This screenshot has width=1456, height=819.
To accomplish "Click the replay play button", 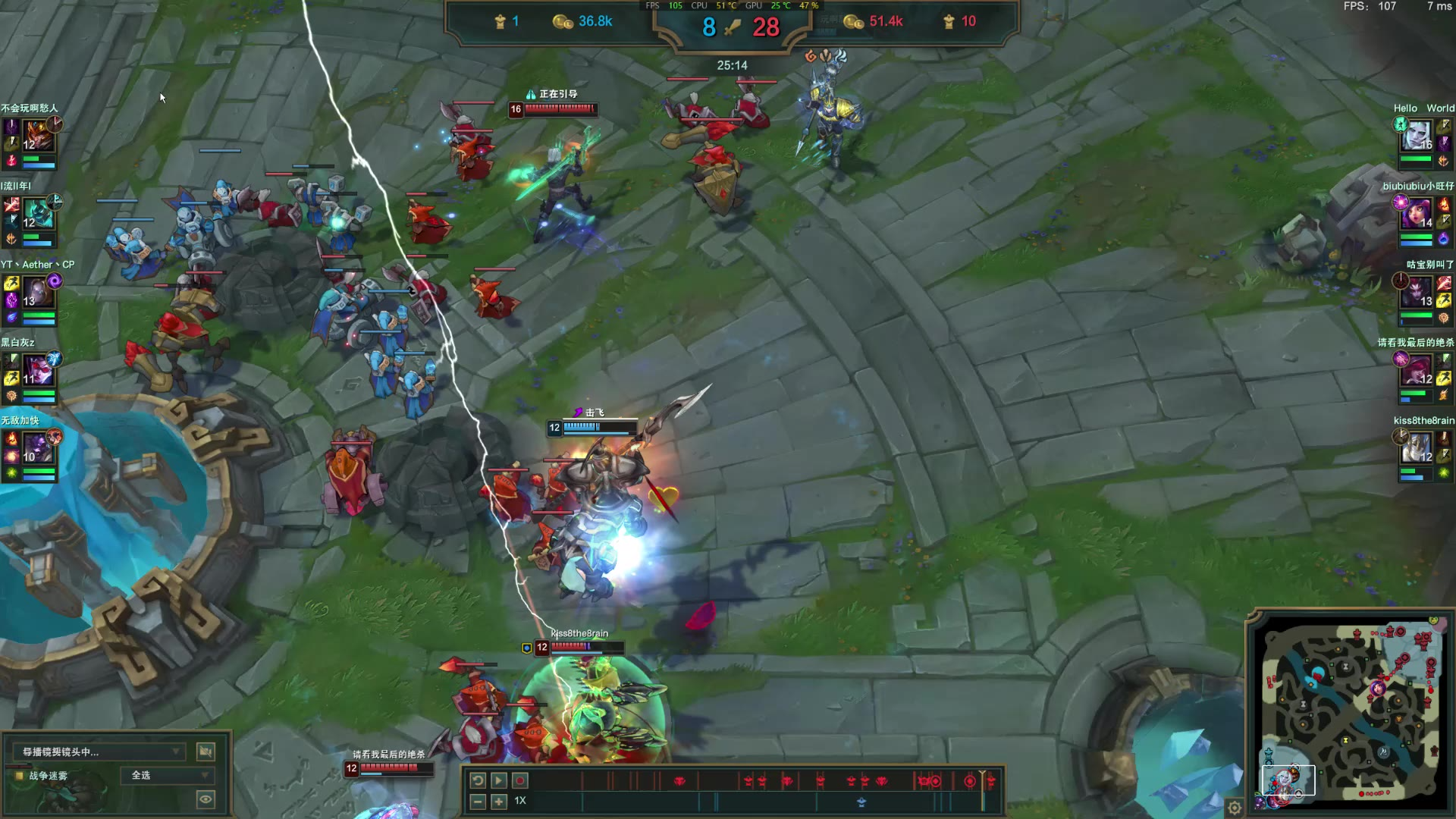I will [498, 780].
